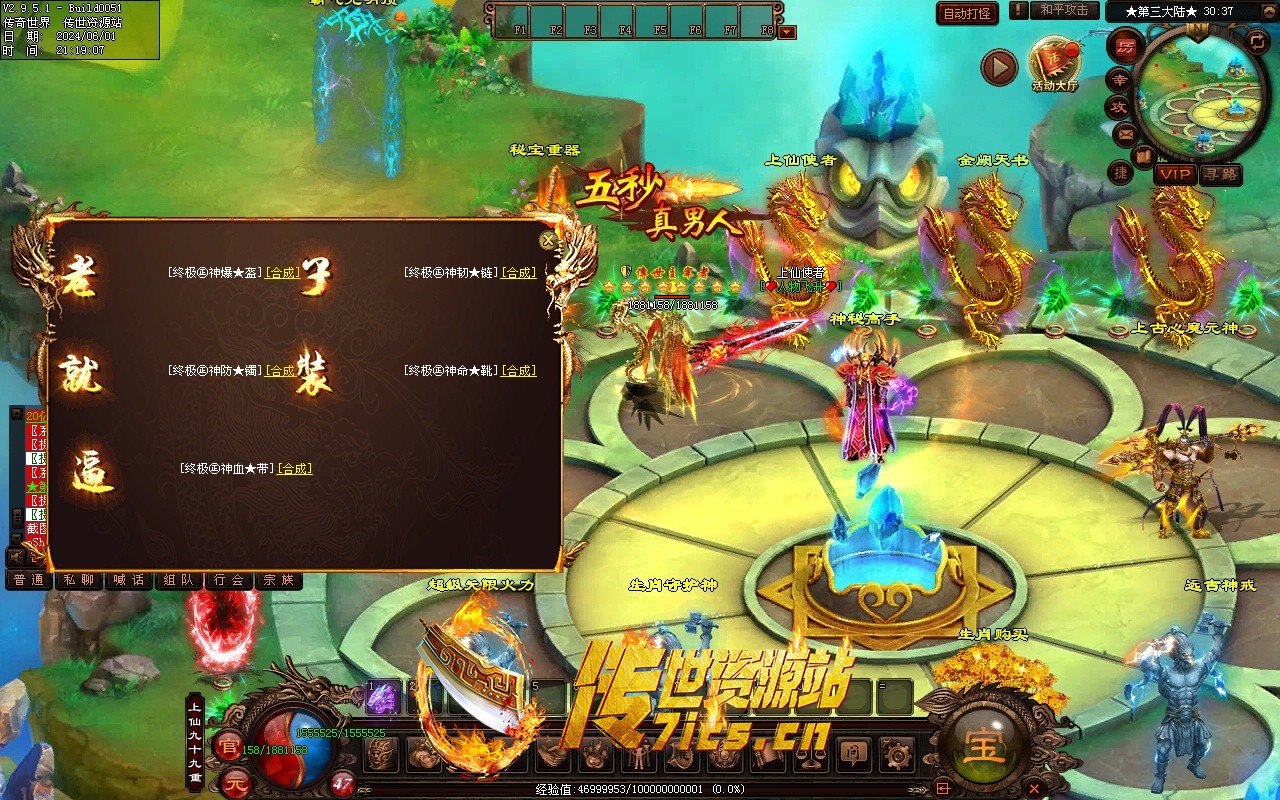Activate 寻路 pathfinding button

tap(1220, 174)
